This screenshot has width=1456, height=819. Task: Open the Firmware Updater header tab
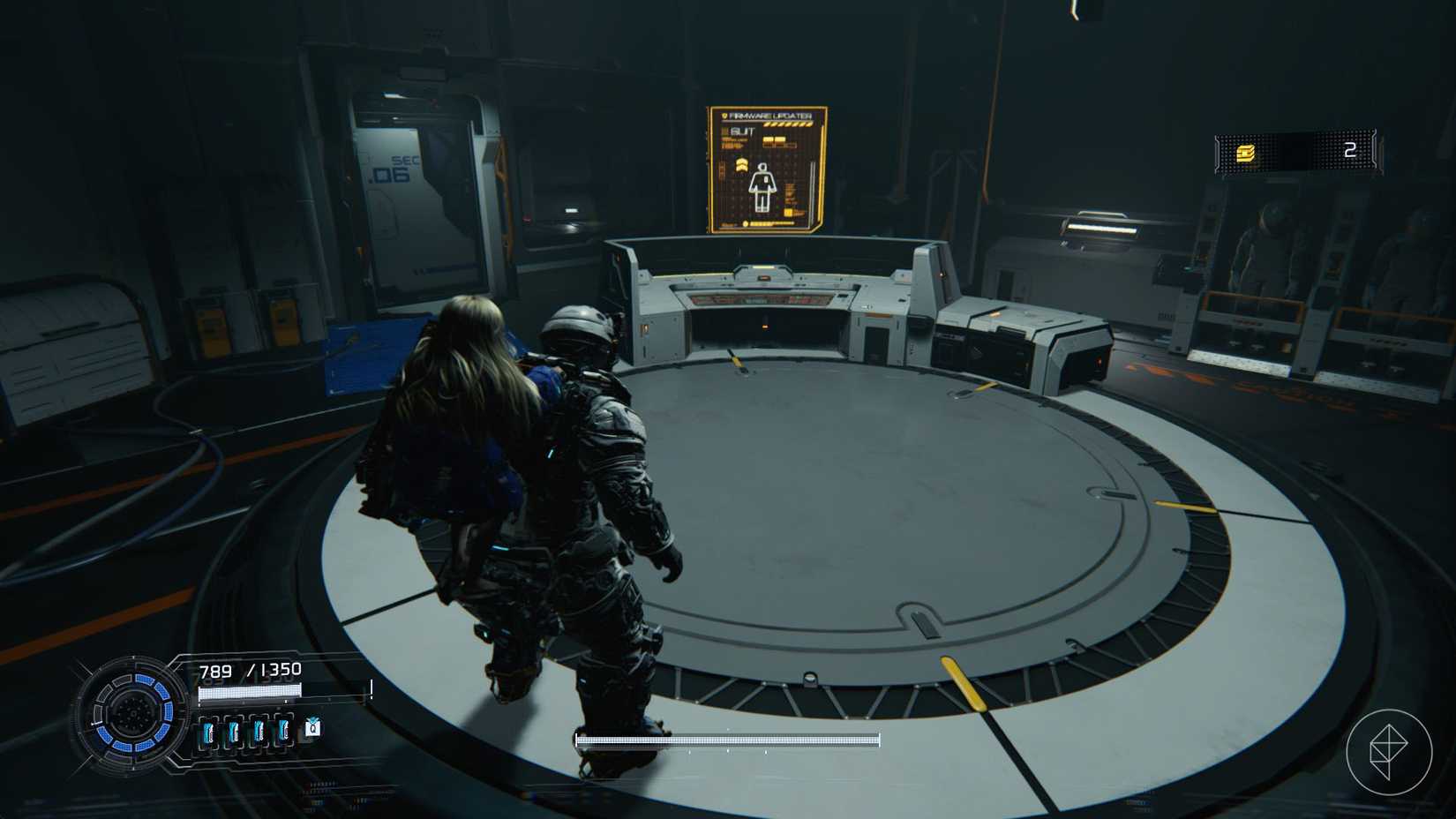[770, 115]
